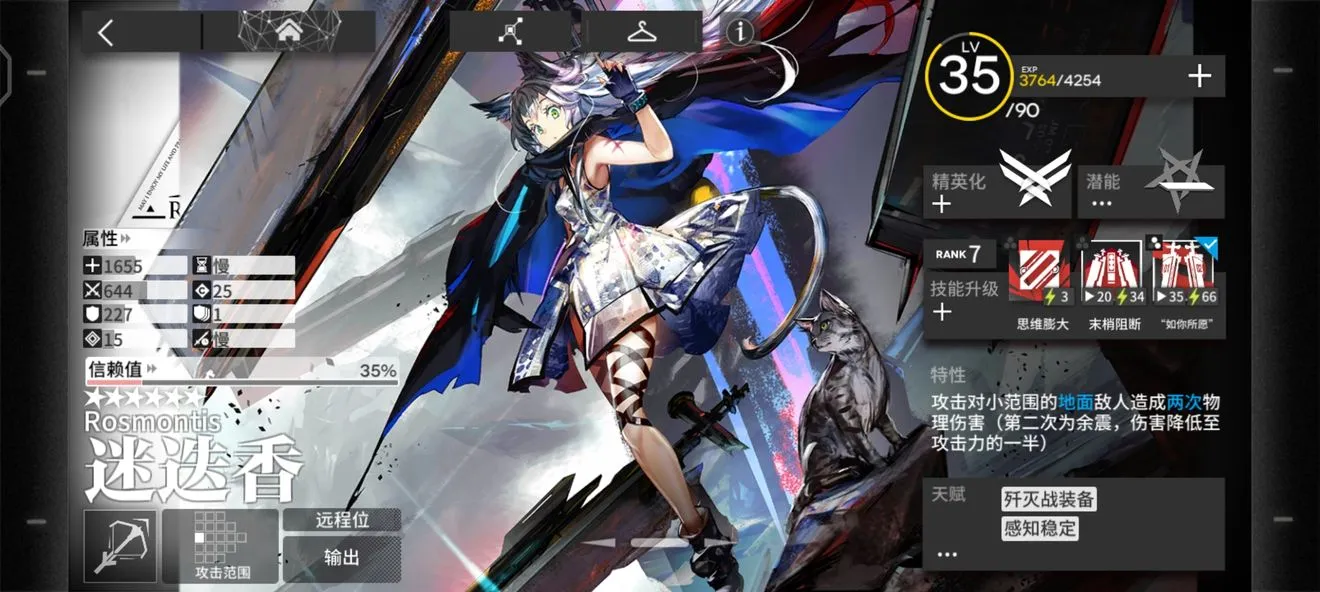Click the 远程位 position tag

coord(341,520)
